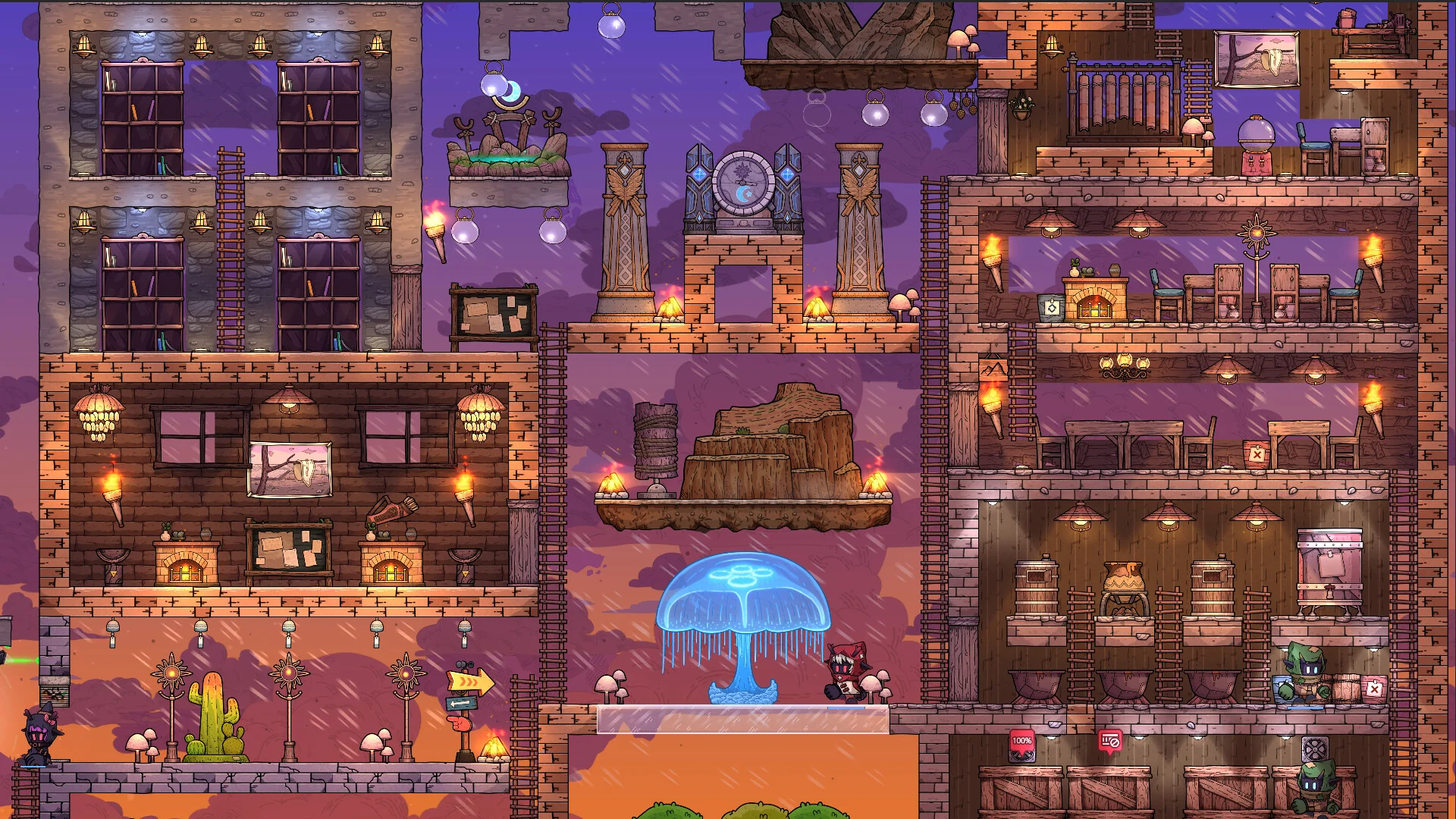Select the red blocked-list warning bubble

click(x=1110, y=742)
